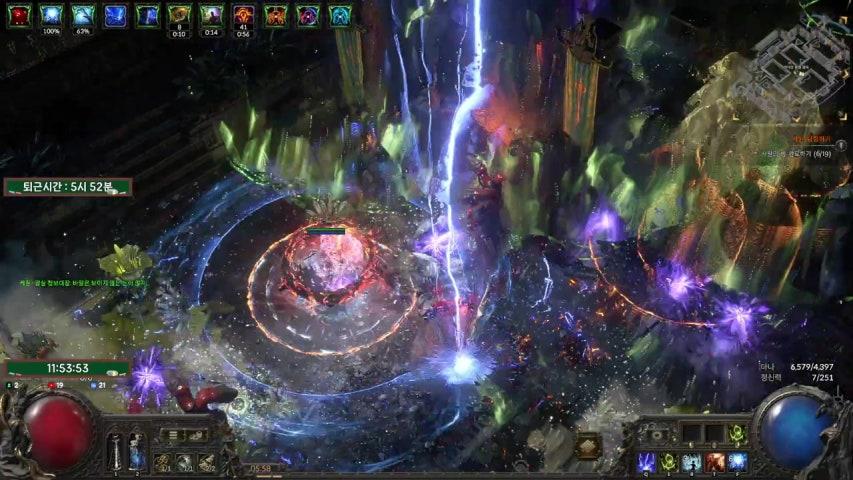853x480 pixels.
Task: Check the buff with 0:10 timer
Action: pos(179,15)
